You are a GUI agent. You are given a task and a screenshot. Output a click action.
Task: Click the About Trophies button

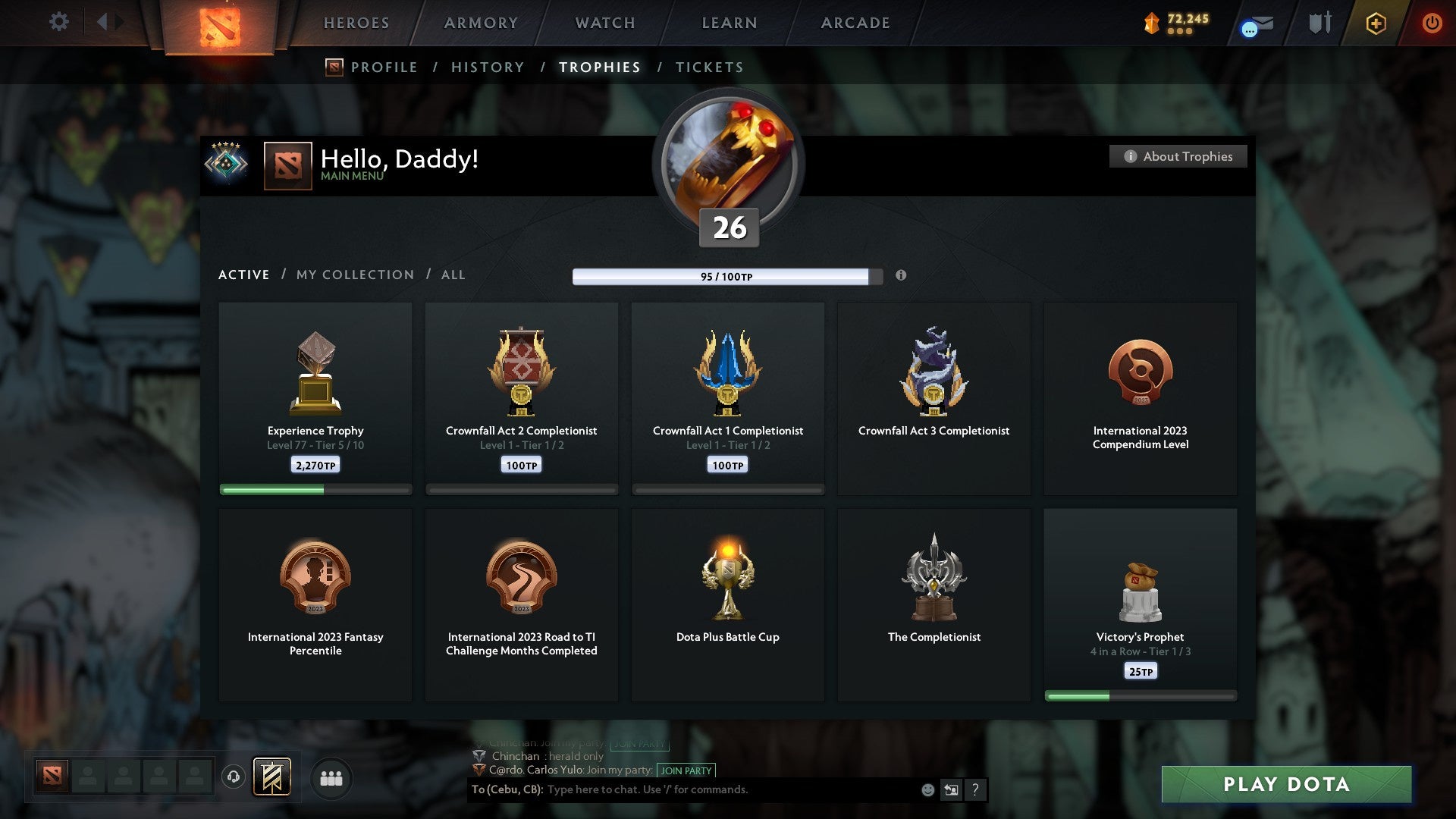click(1178, 156)
